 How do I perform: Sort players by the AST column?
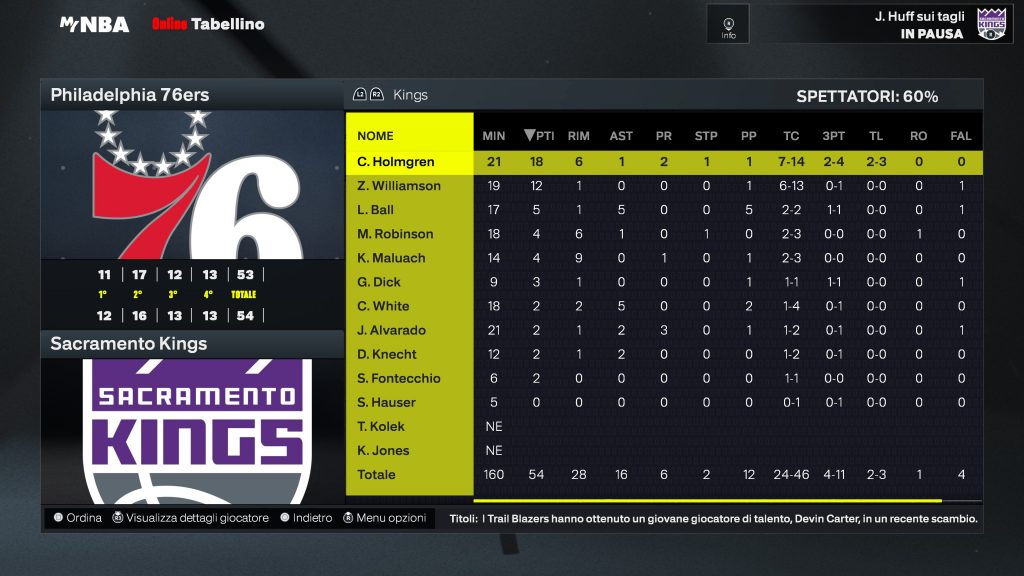[x=620, y=136]
